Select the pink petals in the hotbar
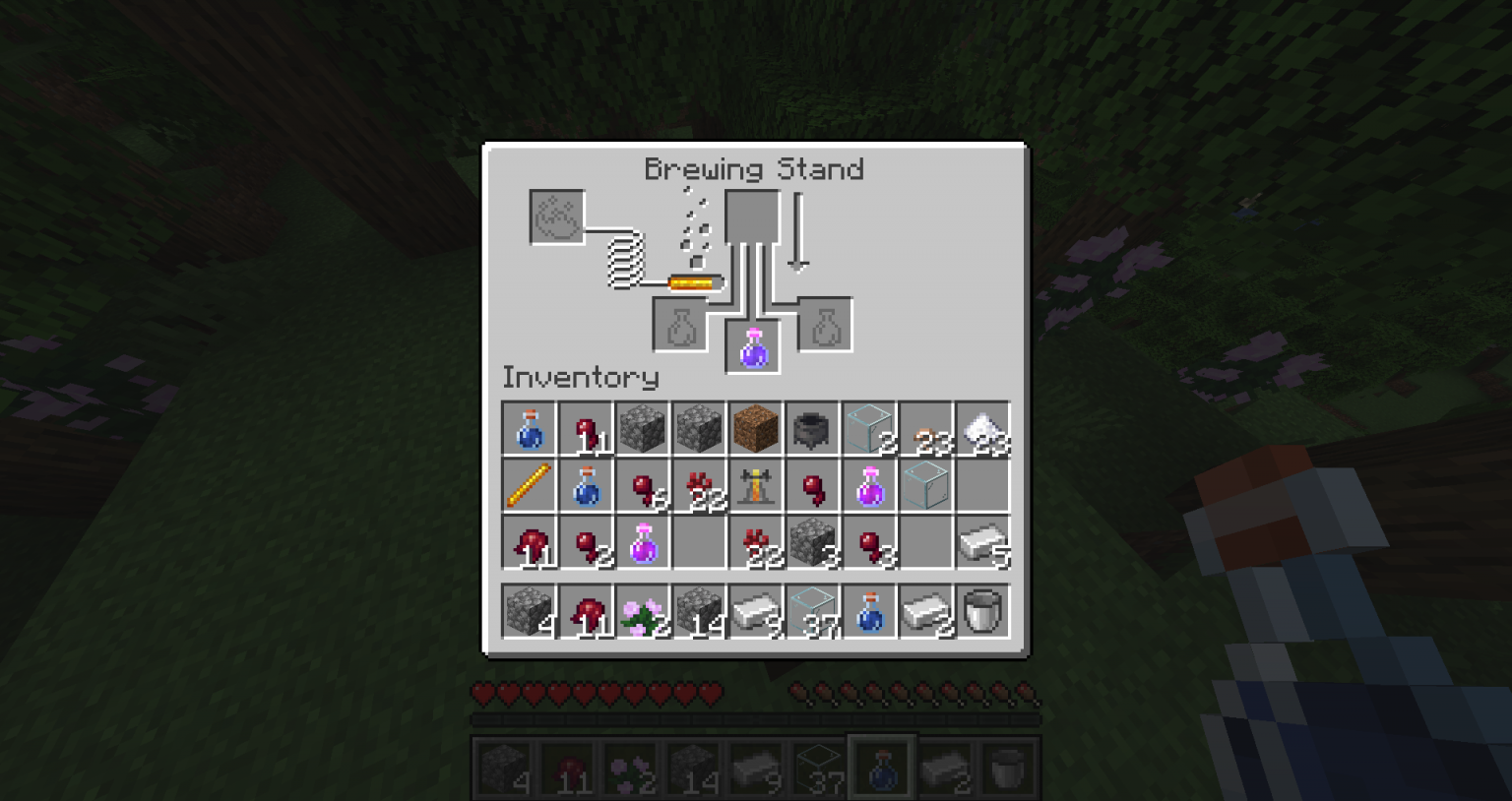 tap(630, 766)
